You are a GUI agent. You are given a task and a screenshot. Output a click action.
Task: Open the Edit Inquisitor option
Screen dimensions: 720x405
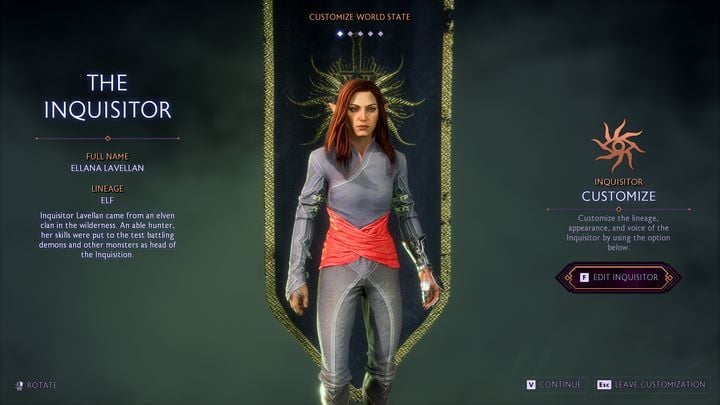point(619,277)
